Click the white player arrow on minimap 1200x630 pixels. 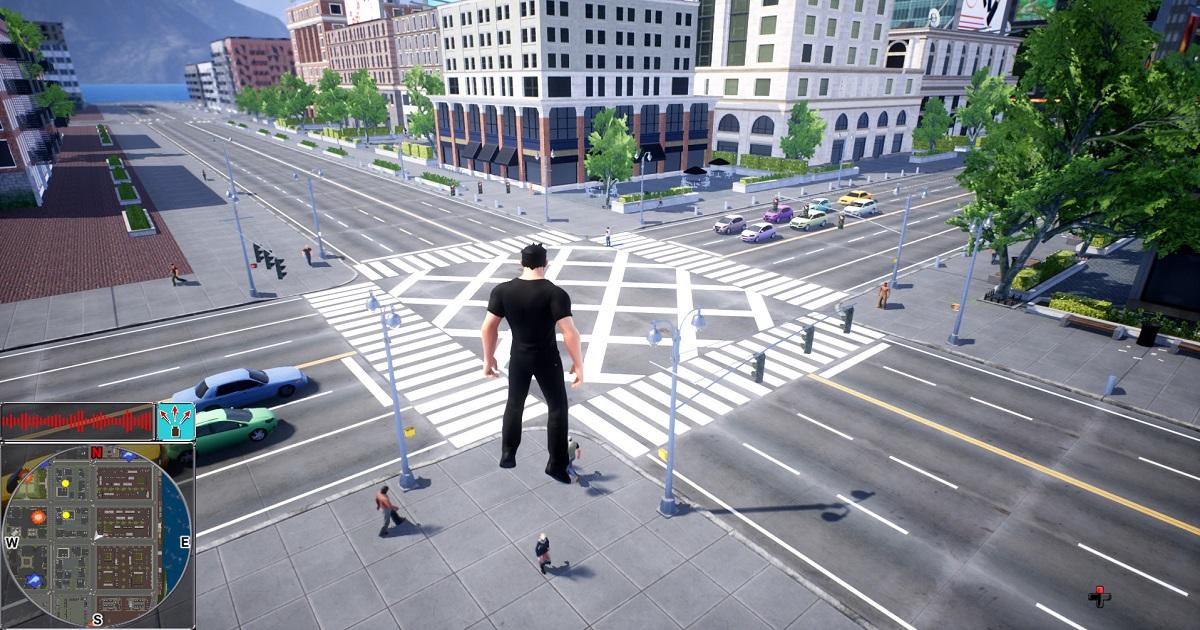coord(97,537)
